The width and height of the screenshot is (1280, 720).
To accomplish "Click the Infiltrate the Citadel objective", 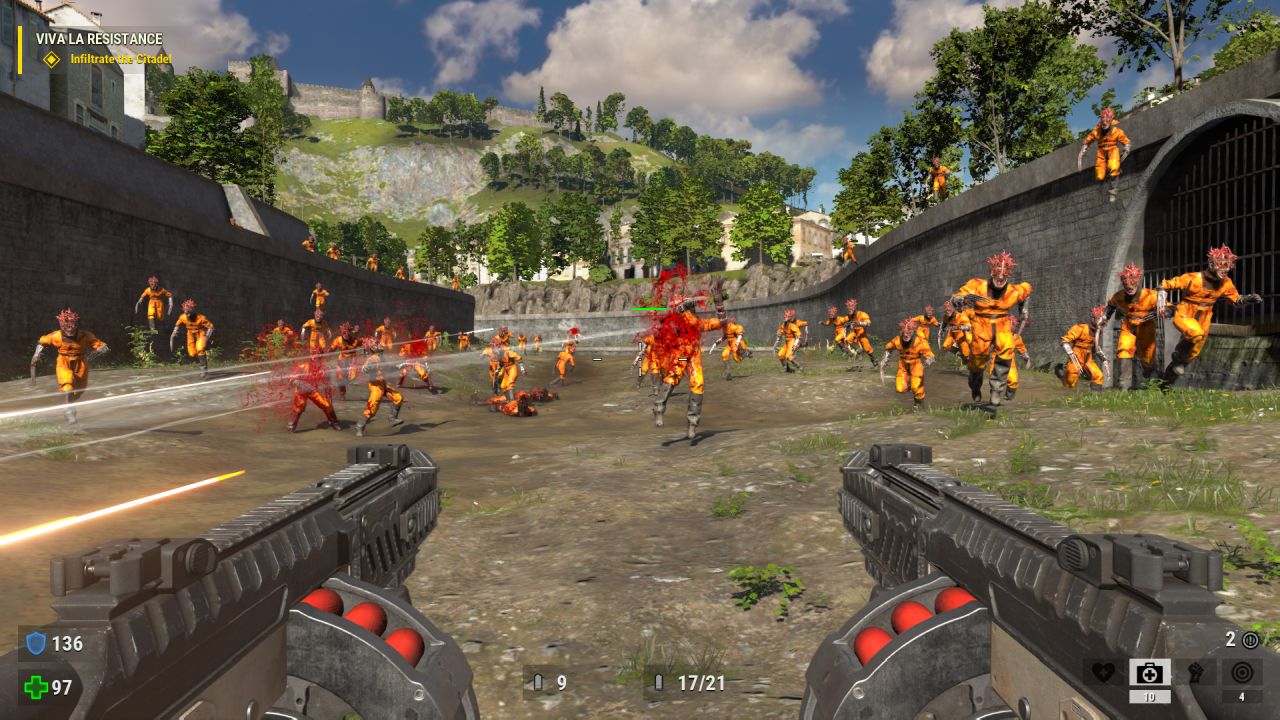I will click(120, 59).
